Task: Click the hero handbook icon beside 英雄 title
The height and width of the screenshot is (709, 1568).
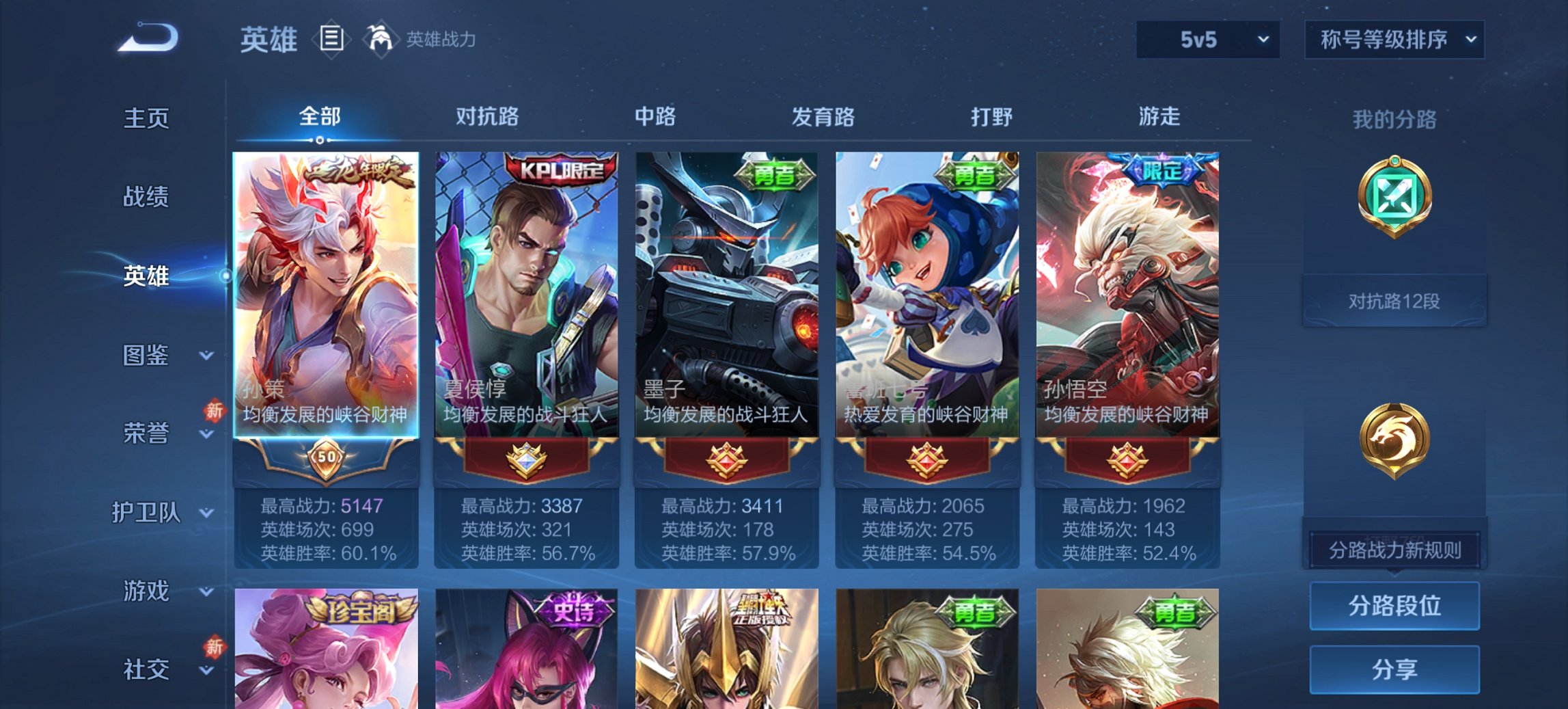Action: 333,40
